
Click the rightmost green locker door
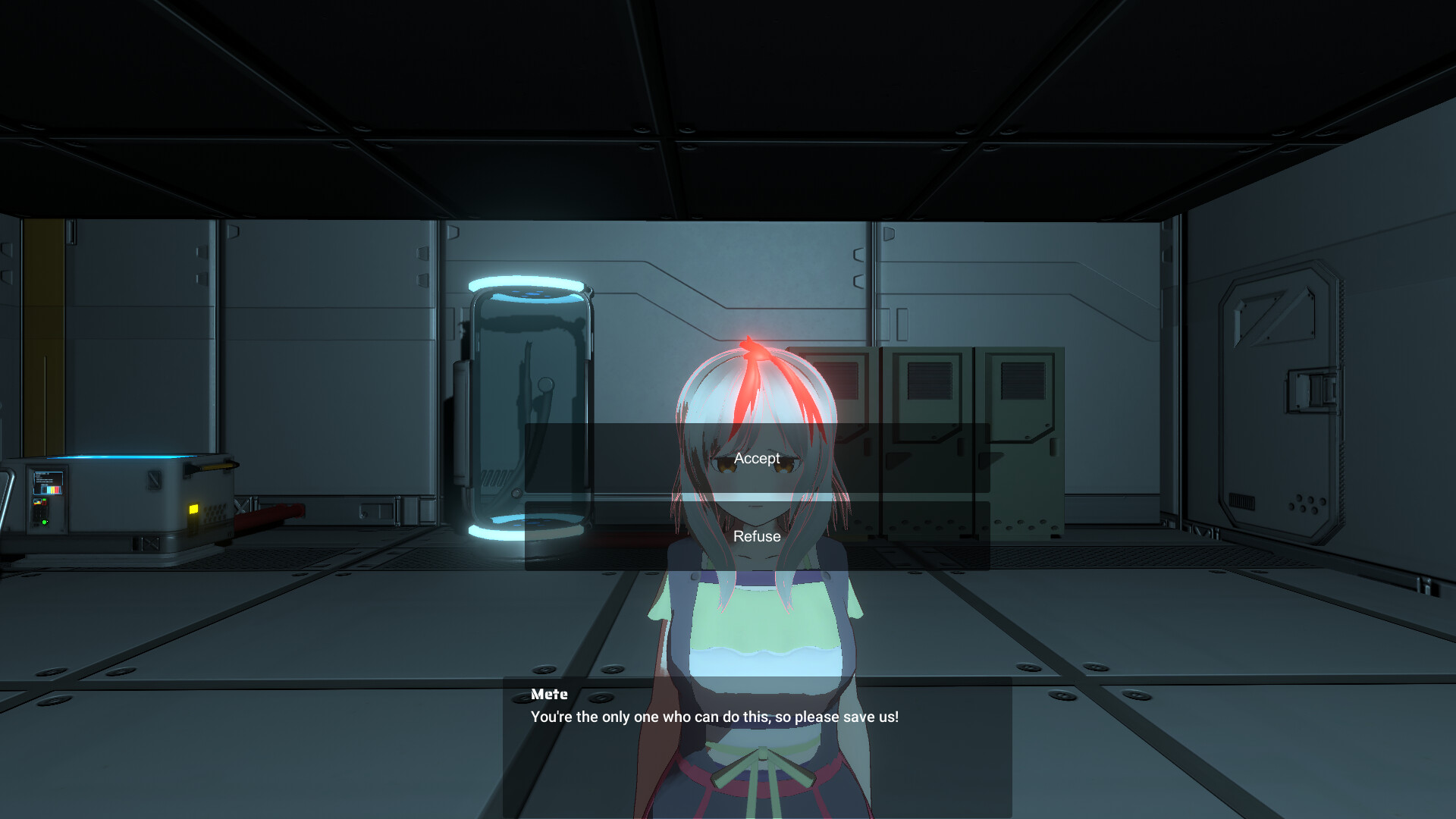[1020, 440]
